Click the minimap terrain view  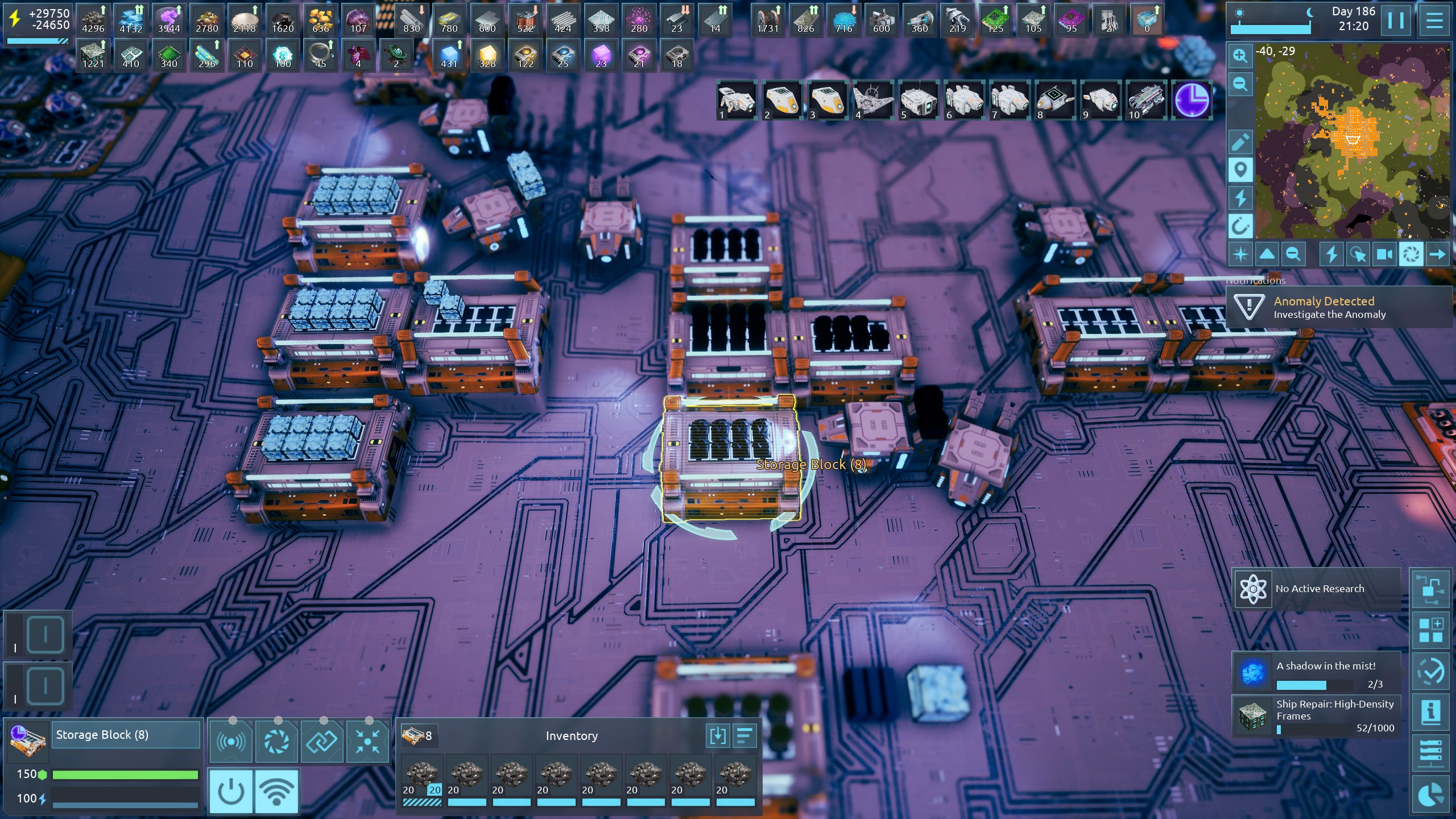[1352, 141]
